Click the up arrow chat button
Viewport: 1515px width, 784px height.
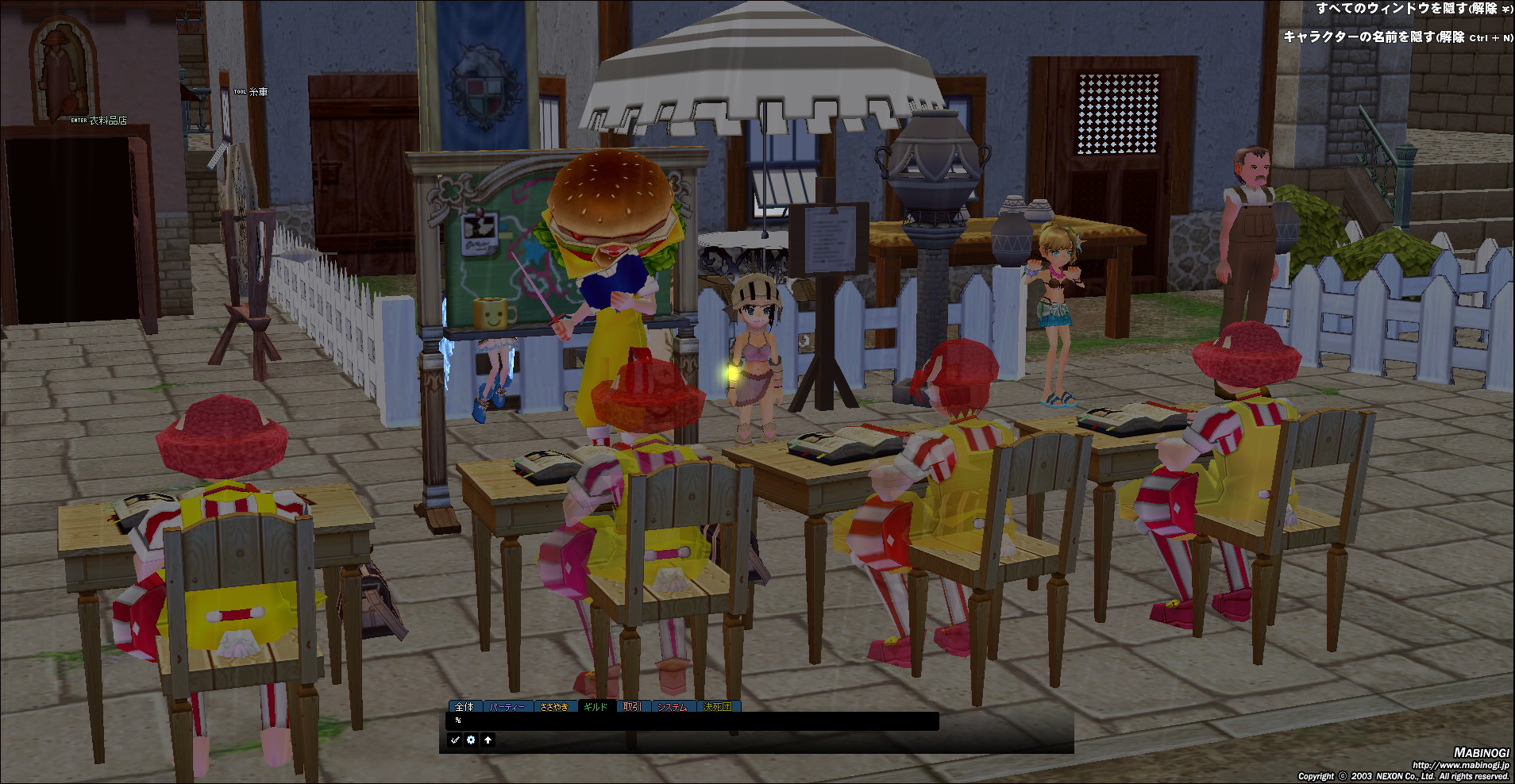[x=488, y=740]
